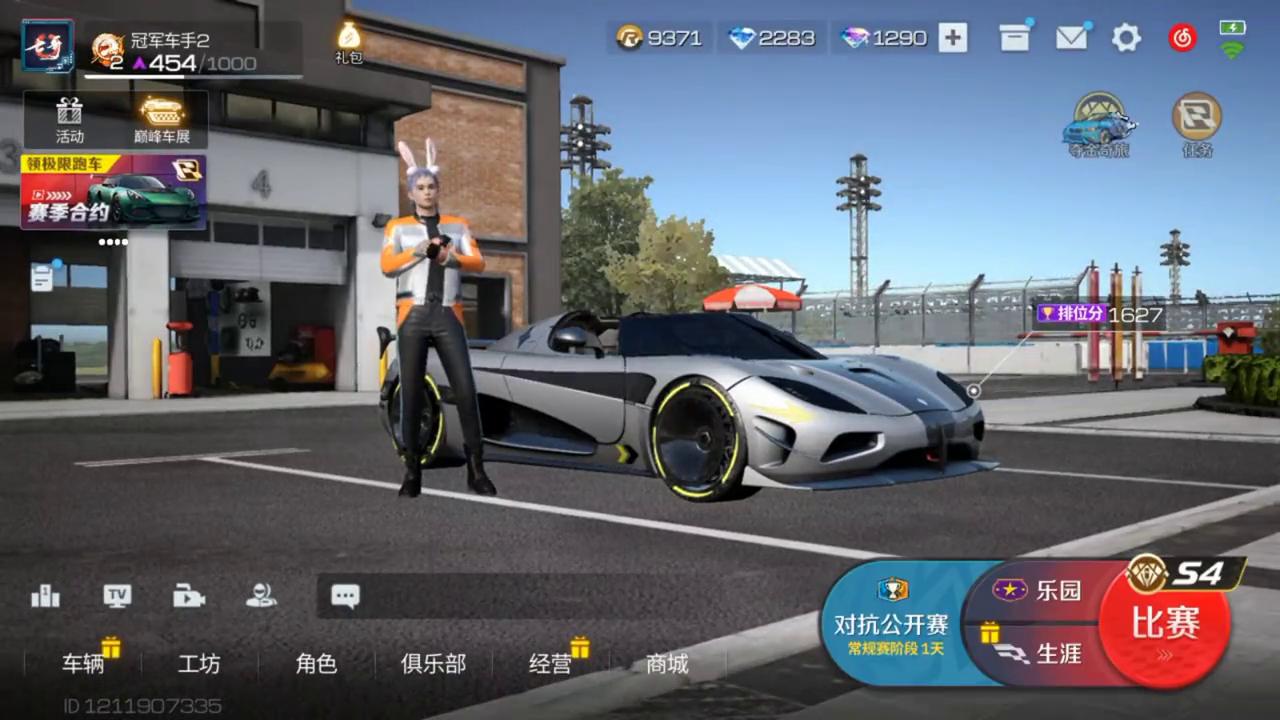
Task: Open the game settings gear
Action: pos(1126,38)
